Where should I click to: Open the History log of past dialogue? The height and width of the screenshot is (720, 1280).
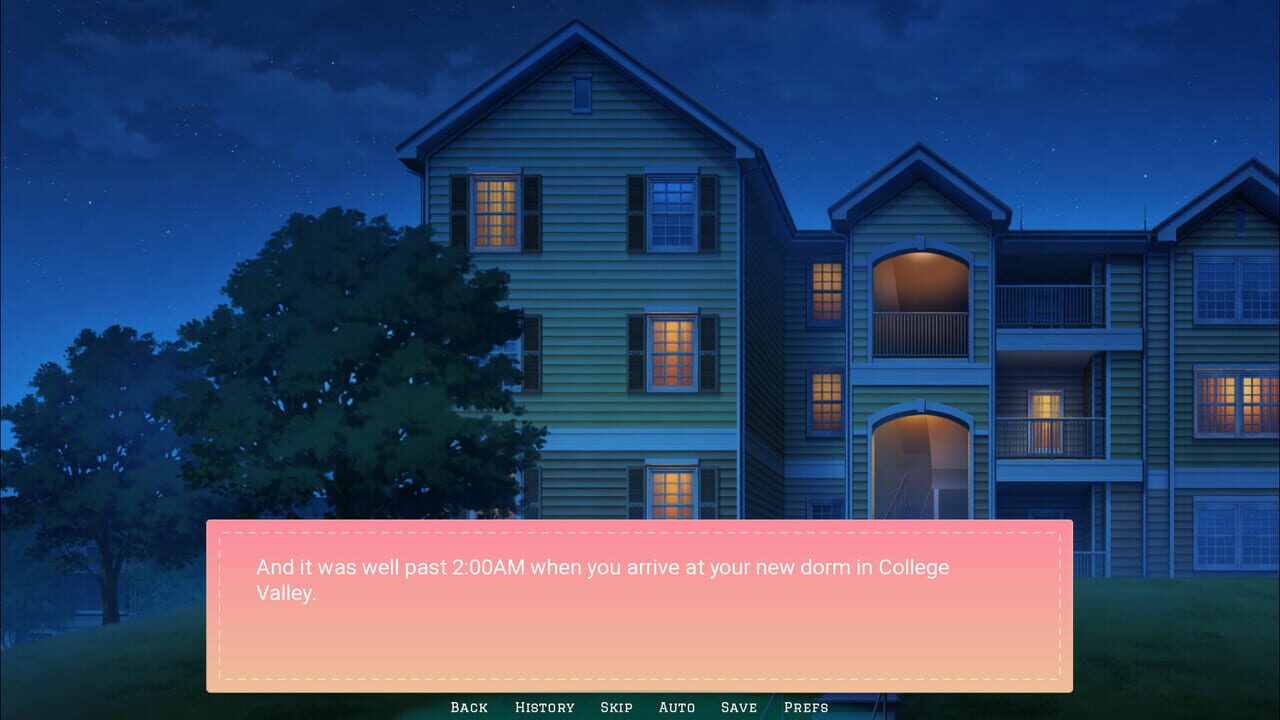tap(545, 707)
